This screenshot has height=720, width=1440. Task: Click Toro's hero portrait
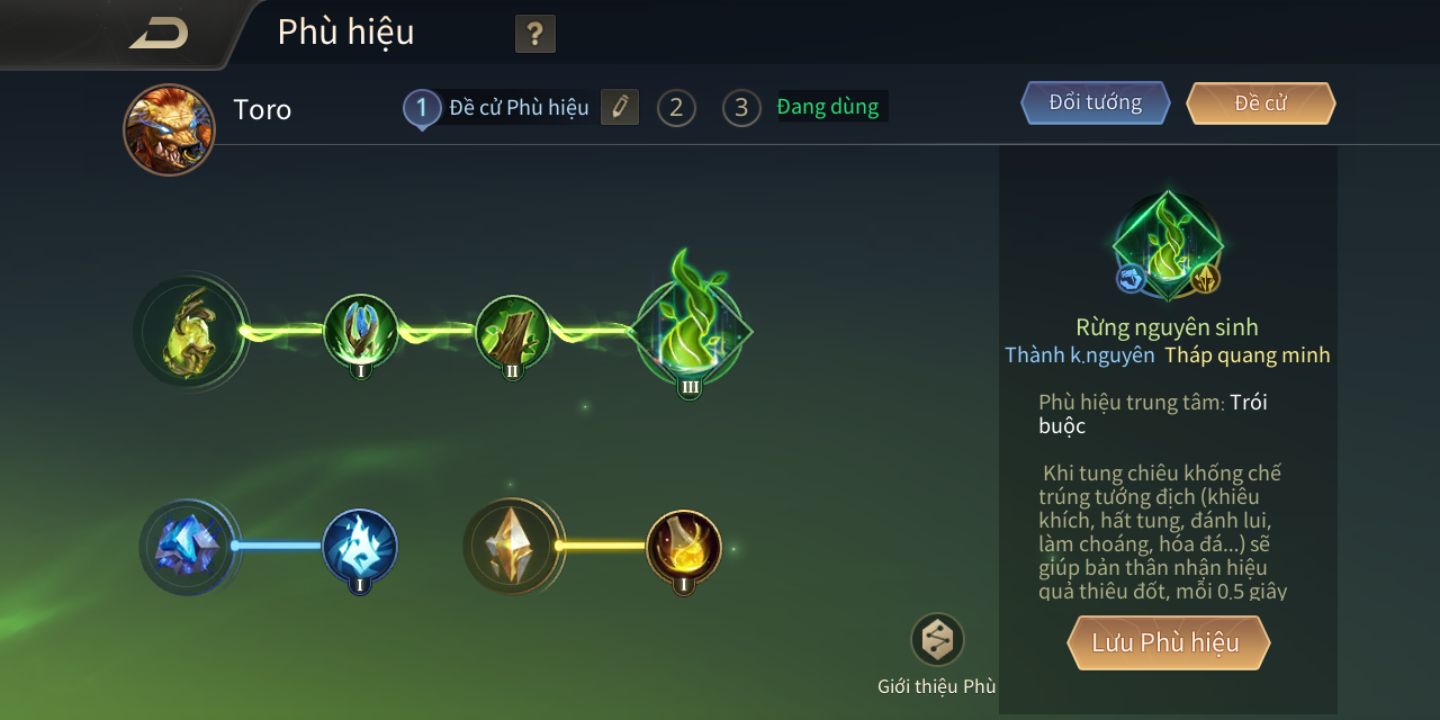pos(169,129)
